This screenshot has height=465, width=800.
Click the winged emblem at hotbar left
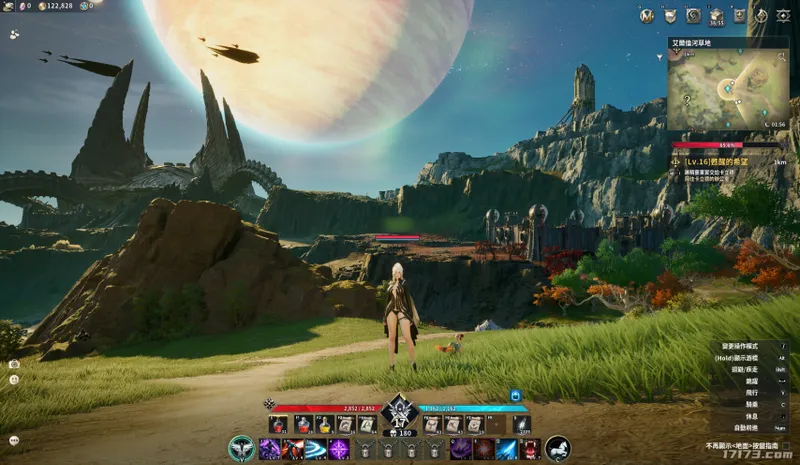(x=241, y=448)
